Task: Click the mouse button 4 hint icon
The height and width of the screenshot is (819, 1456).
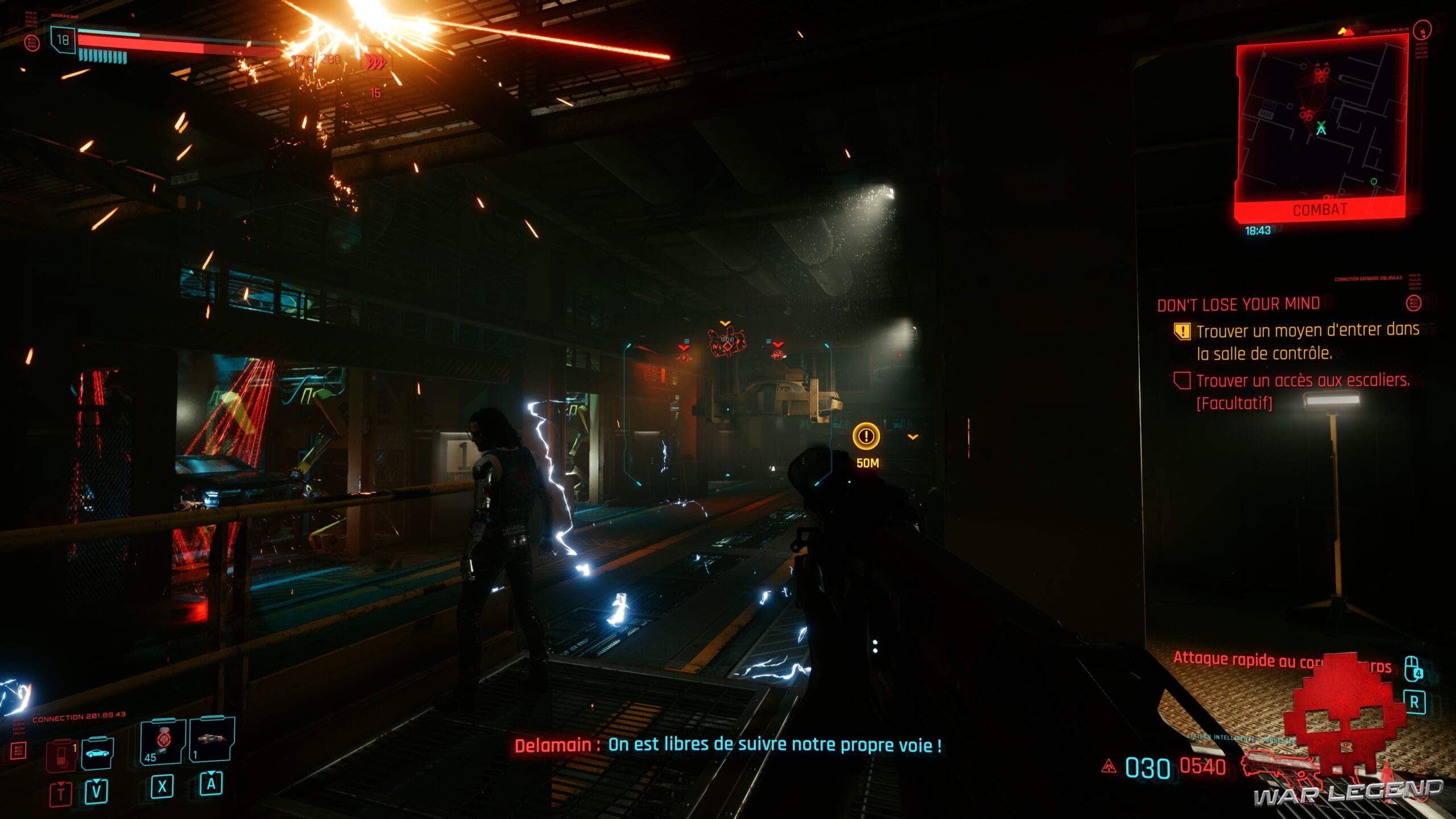Action: pyautogui.click(x=1412, y=669)
